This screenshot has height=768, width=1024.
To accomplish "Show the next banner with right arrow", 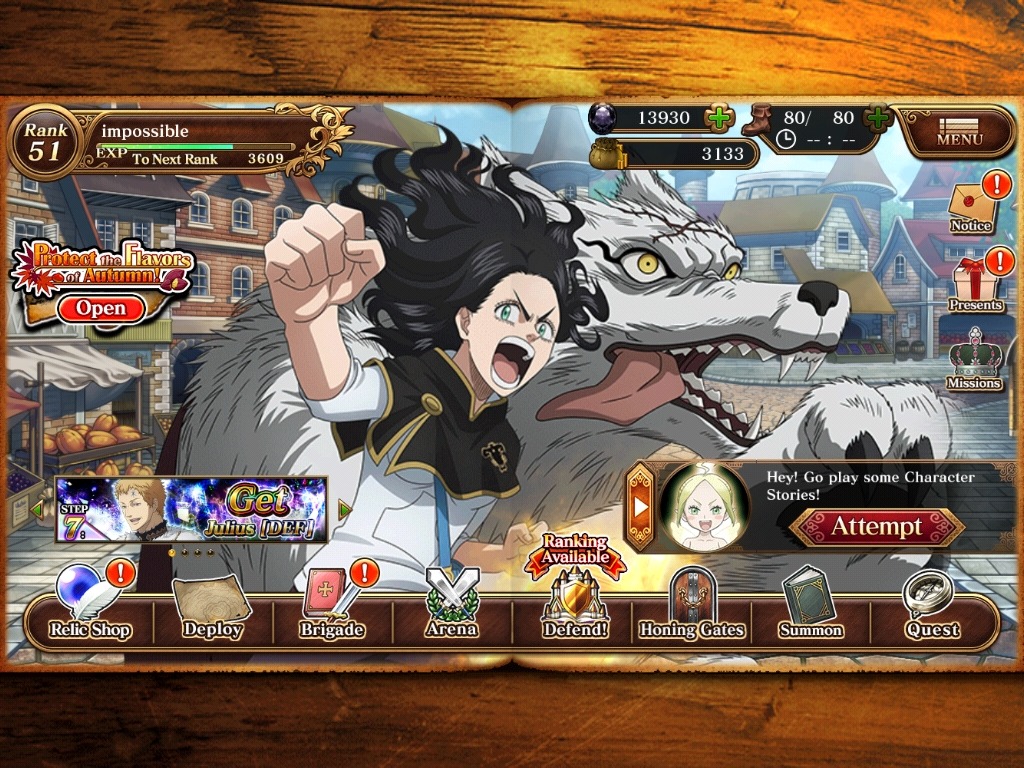I will click(x=346, y=510).
